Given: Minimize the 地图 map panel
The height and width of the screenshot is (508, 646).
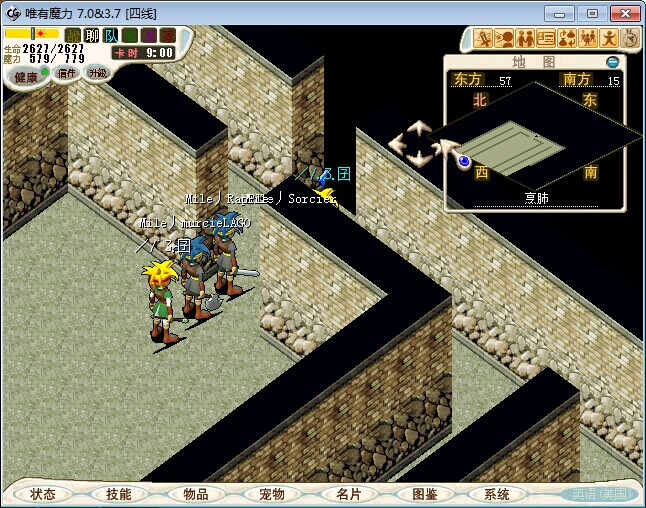Looking at the screenshot, I should pos(613,62).
